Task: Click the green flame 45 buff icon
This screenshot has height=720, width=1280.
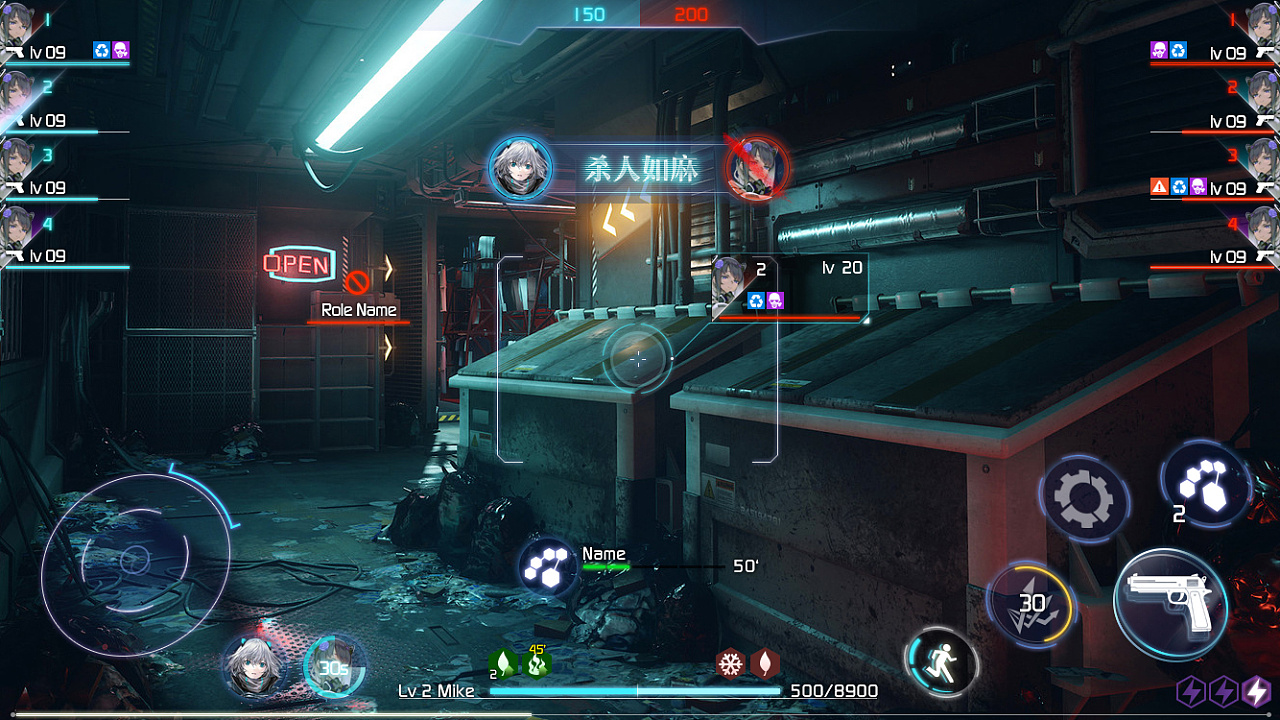Action: click(537, 662)
